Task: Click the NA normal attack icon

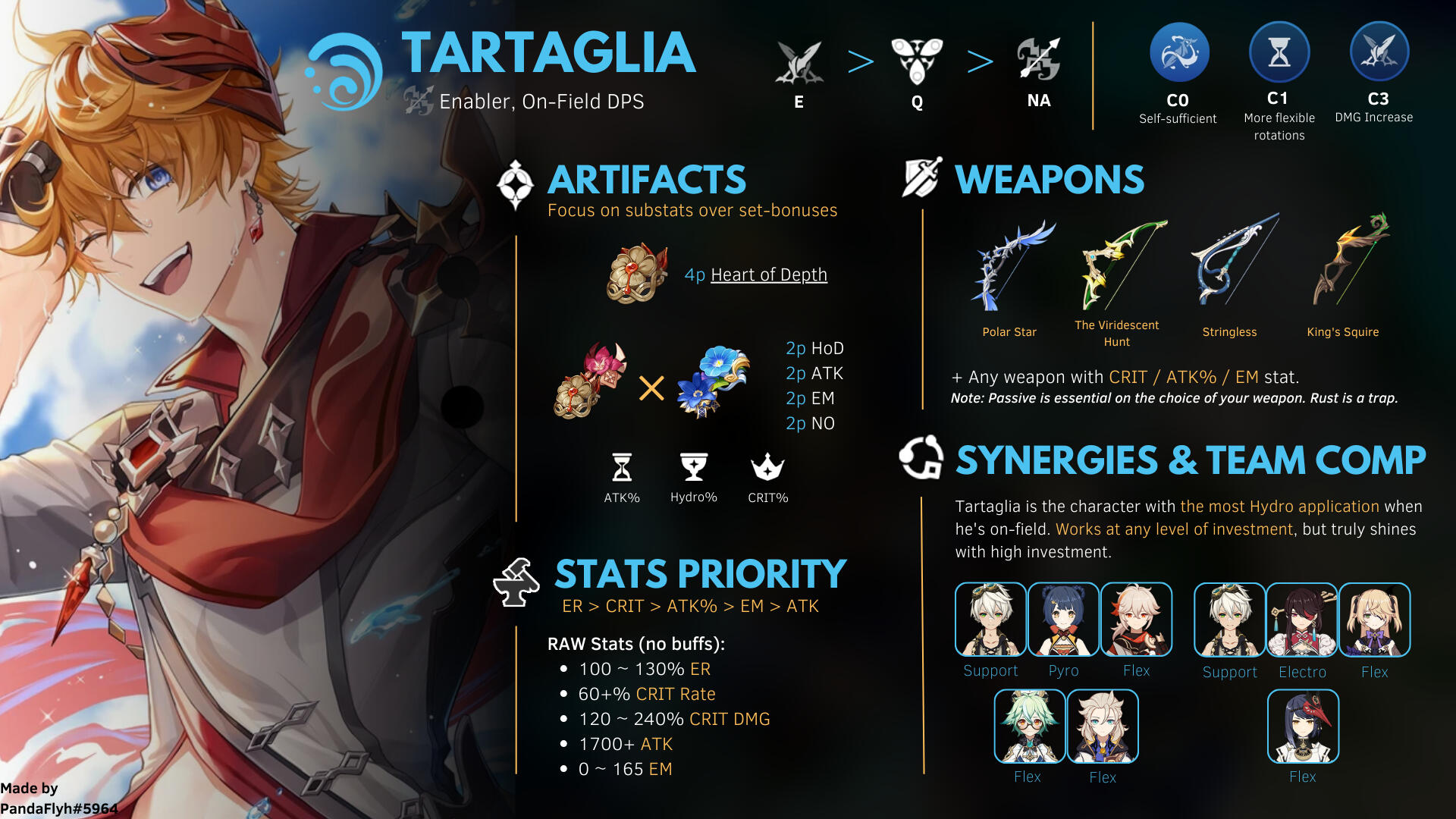Action: click(x=1038, y=60)
